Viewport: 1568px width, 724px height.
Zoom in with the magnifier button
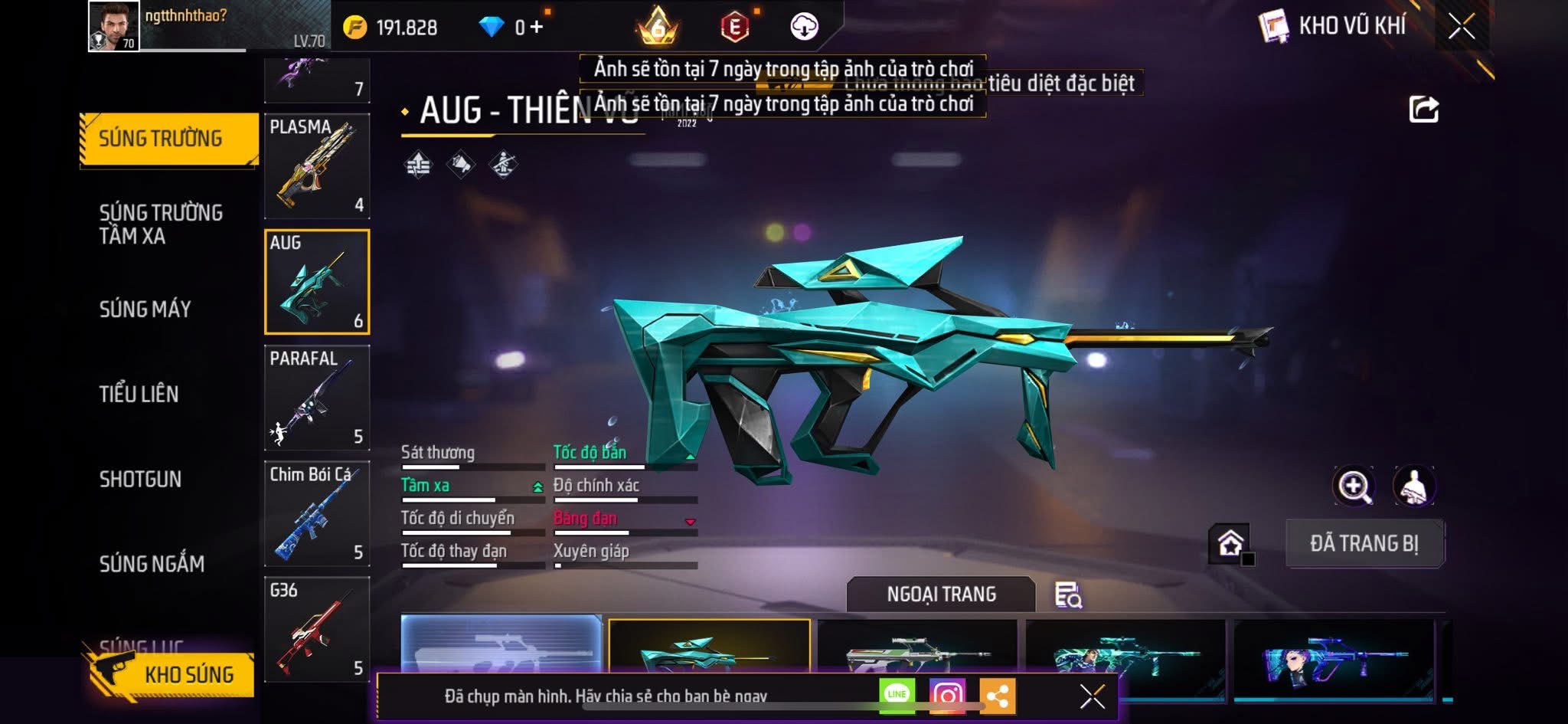pyautogui.click(x=1354, y=486)
